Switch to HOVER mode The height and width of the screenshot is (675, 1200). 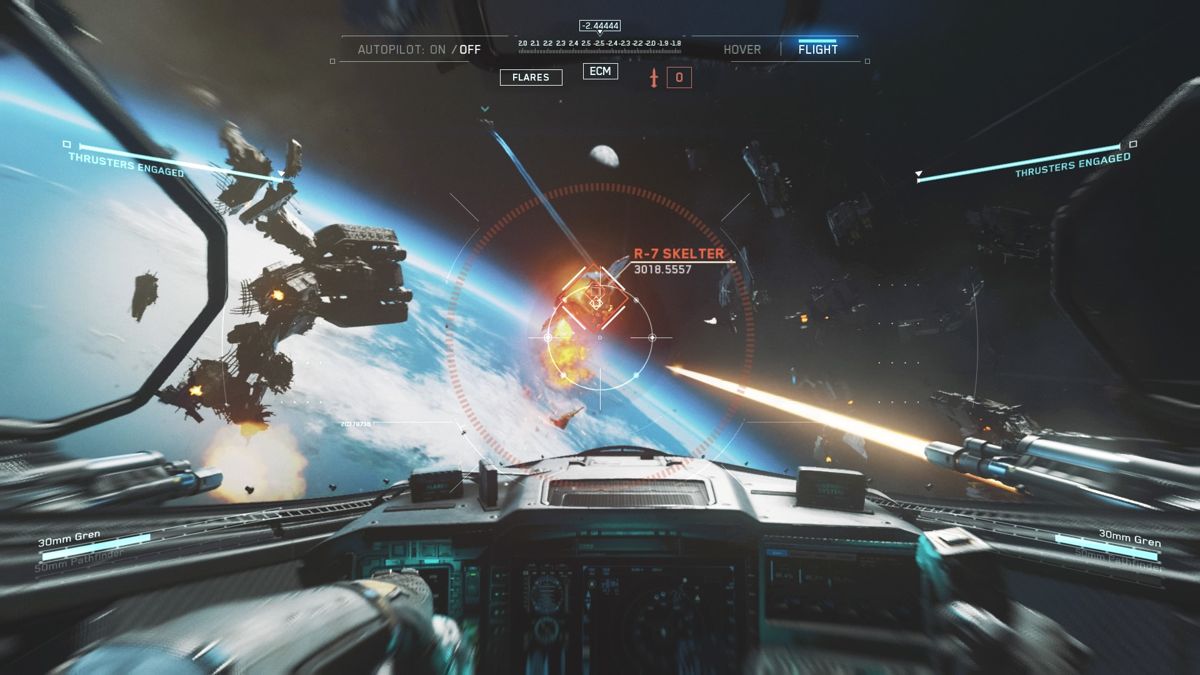[742, 49]
